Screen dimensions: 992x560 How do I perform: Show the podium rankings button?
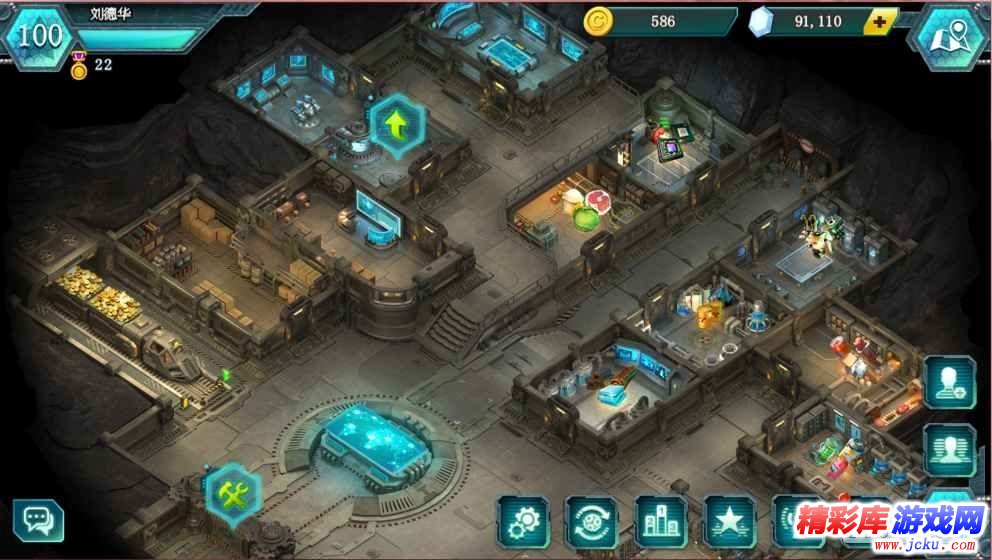click(661, 521)
